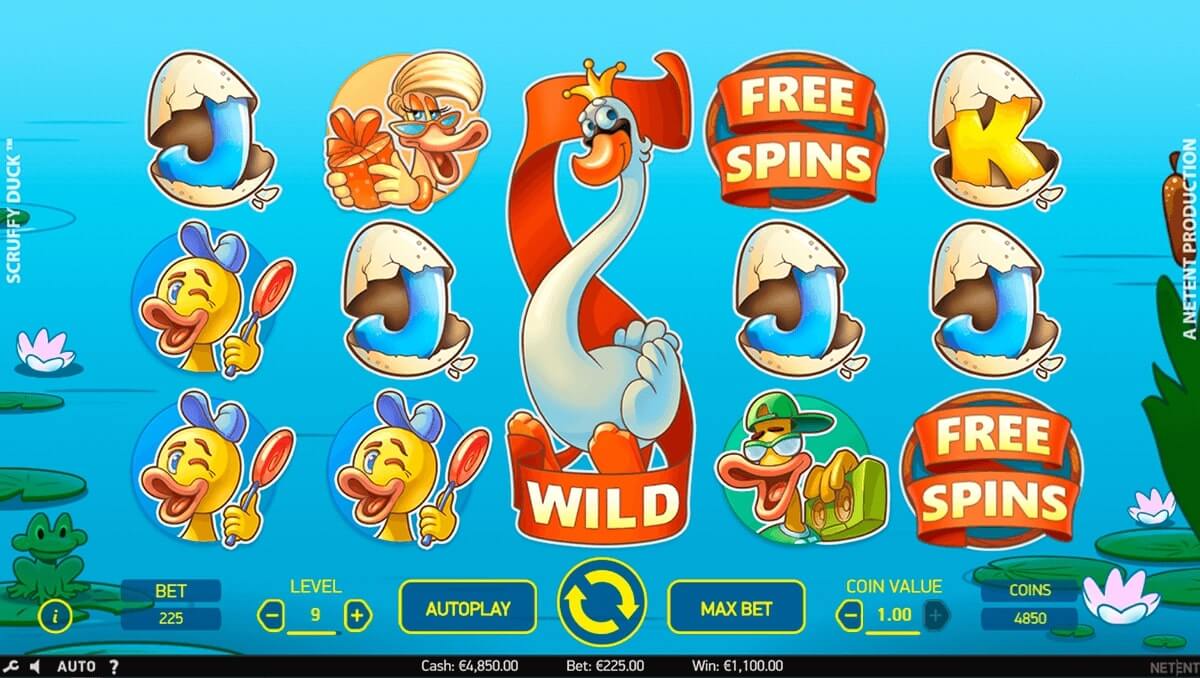Decrease the bet level
The image size is (1200, 678).
(271, 615)
